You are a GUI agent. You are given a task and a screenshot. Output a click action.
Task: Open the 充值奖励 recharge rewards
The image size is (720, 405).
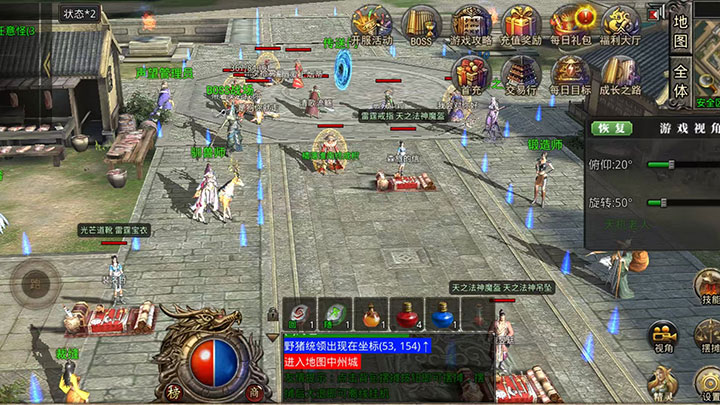521,23
